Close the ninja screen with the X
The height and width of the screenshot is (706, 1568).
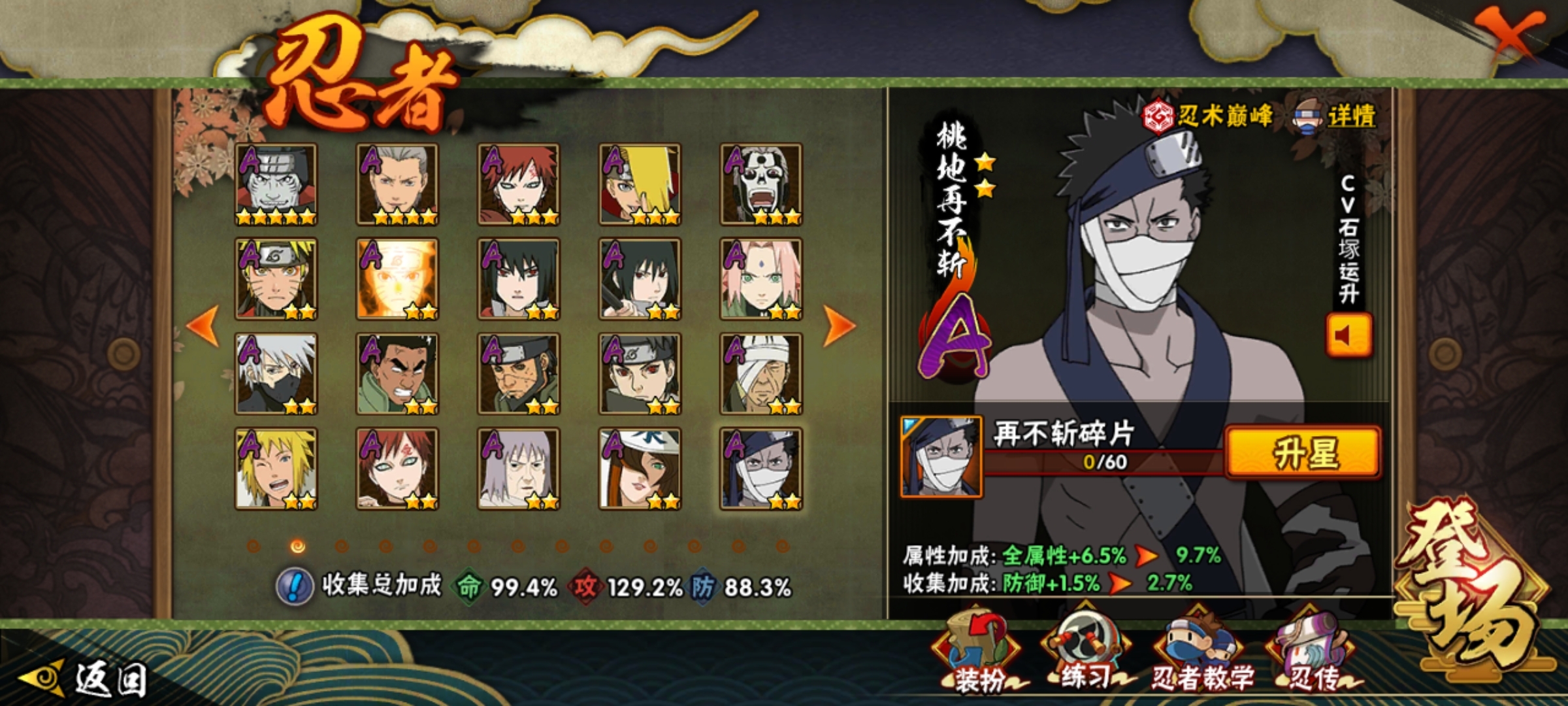[x=1510, y=36]
